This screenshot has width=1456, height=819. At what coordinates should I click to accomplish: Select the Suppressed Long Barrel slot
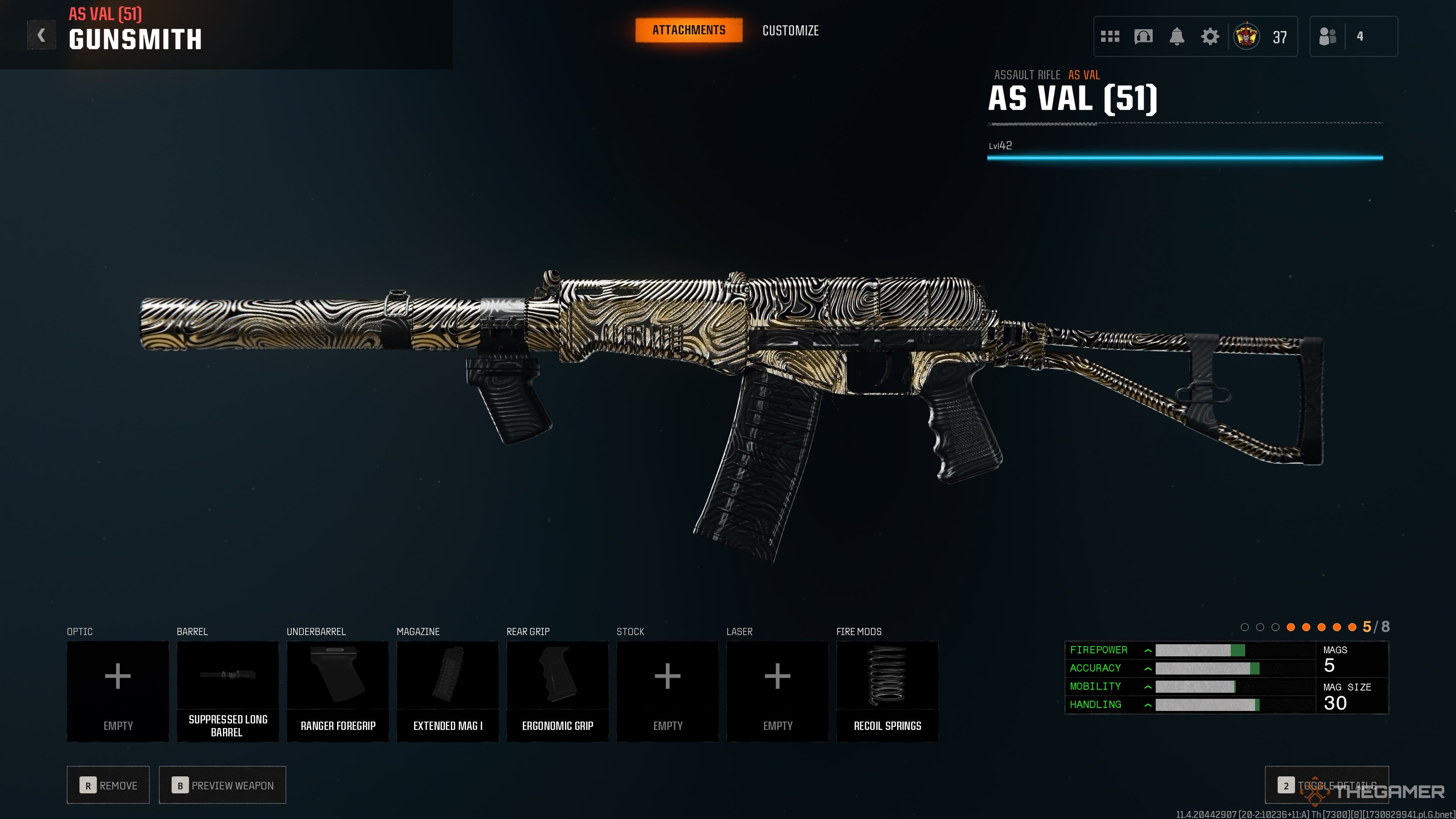(227, 691)
